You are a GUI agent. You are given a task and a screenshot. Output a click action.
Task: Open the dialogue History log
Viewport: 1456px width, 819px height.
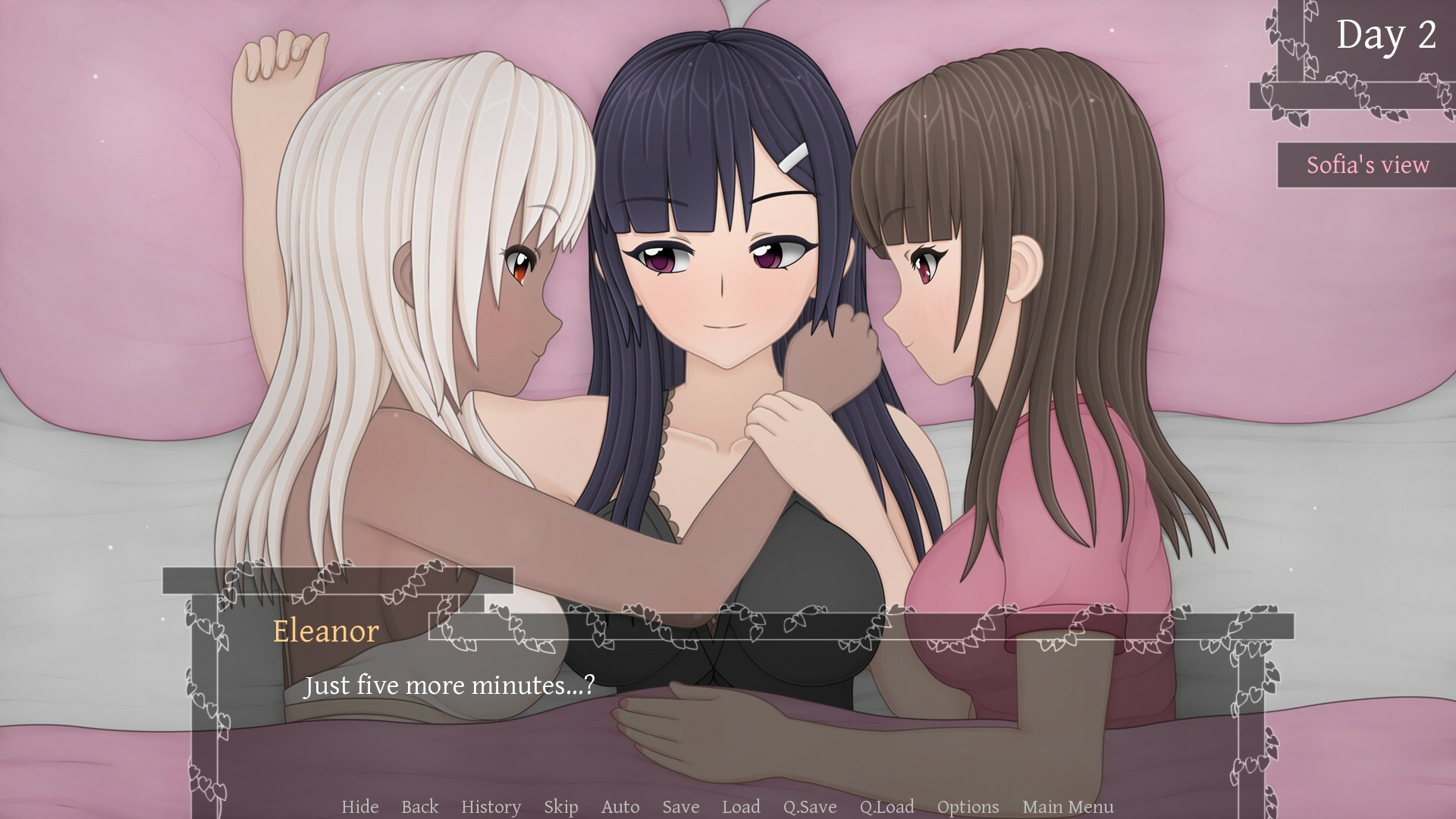(491, 807)
